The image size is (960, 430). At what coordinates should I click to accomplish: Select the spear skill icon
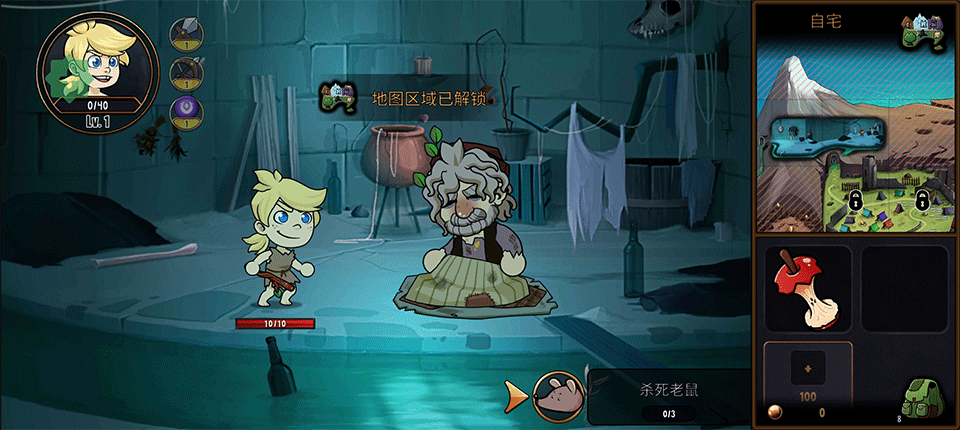coord(186,35)
